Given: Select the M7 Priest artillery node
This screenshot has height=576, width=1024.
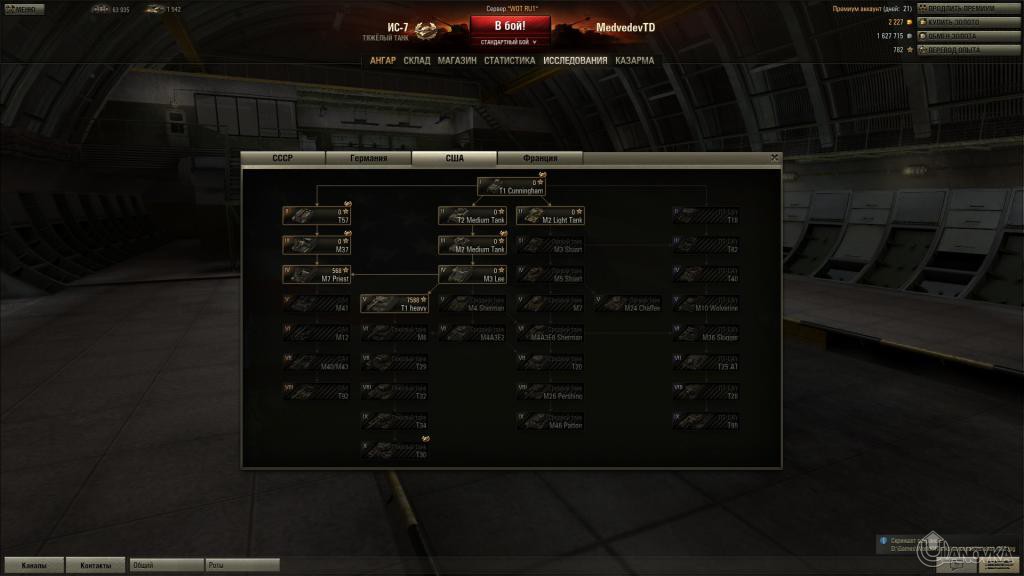Looking at the screenshot, I should (x=316, y=274).
